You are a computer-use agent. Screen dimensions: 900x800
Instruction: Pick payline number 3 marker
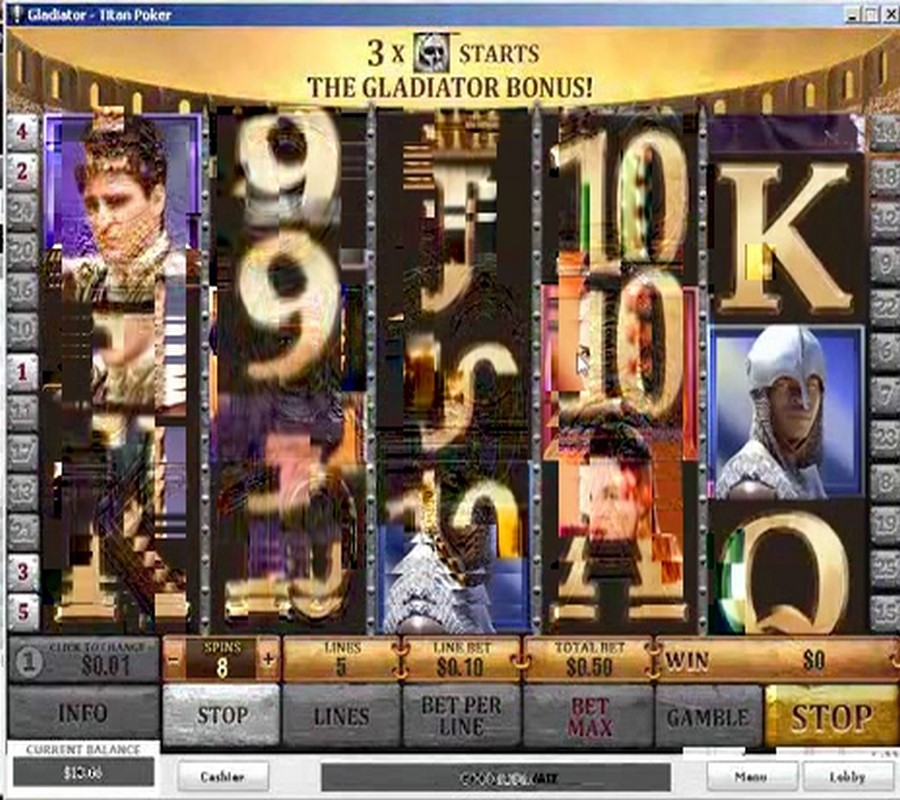click(22, 573)
